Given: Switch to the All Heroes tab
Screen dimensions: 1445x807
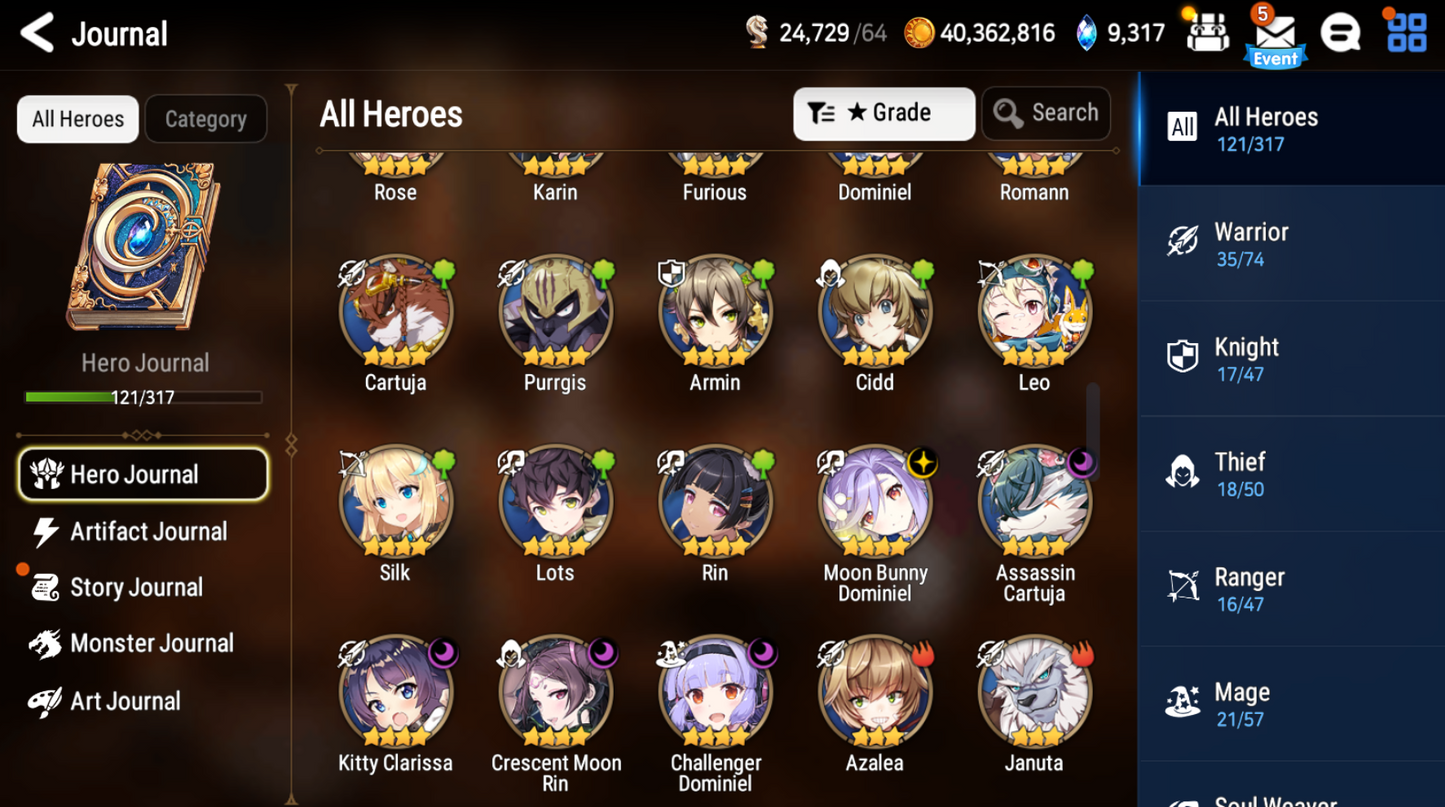Looking at the screenshot, I should 1290,127.
